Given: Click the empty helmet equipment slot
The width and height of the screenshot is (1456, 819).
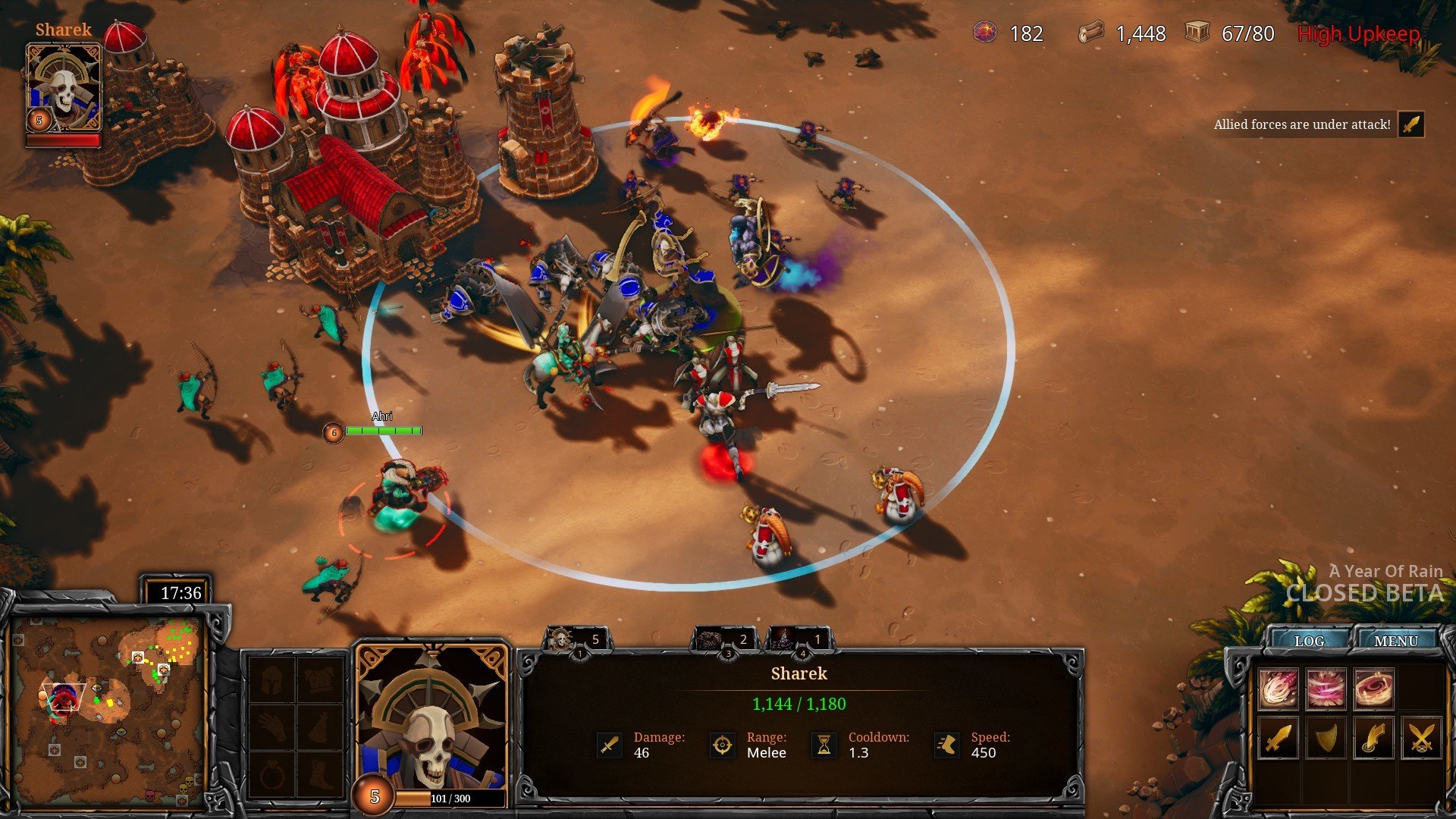Looking at the screenshot, I should tap(273, 679).
